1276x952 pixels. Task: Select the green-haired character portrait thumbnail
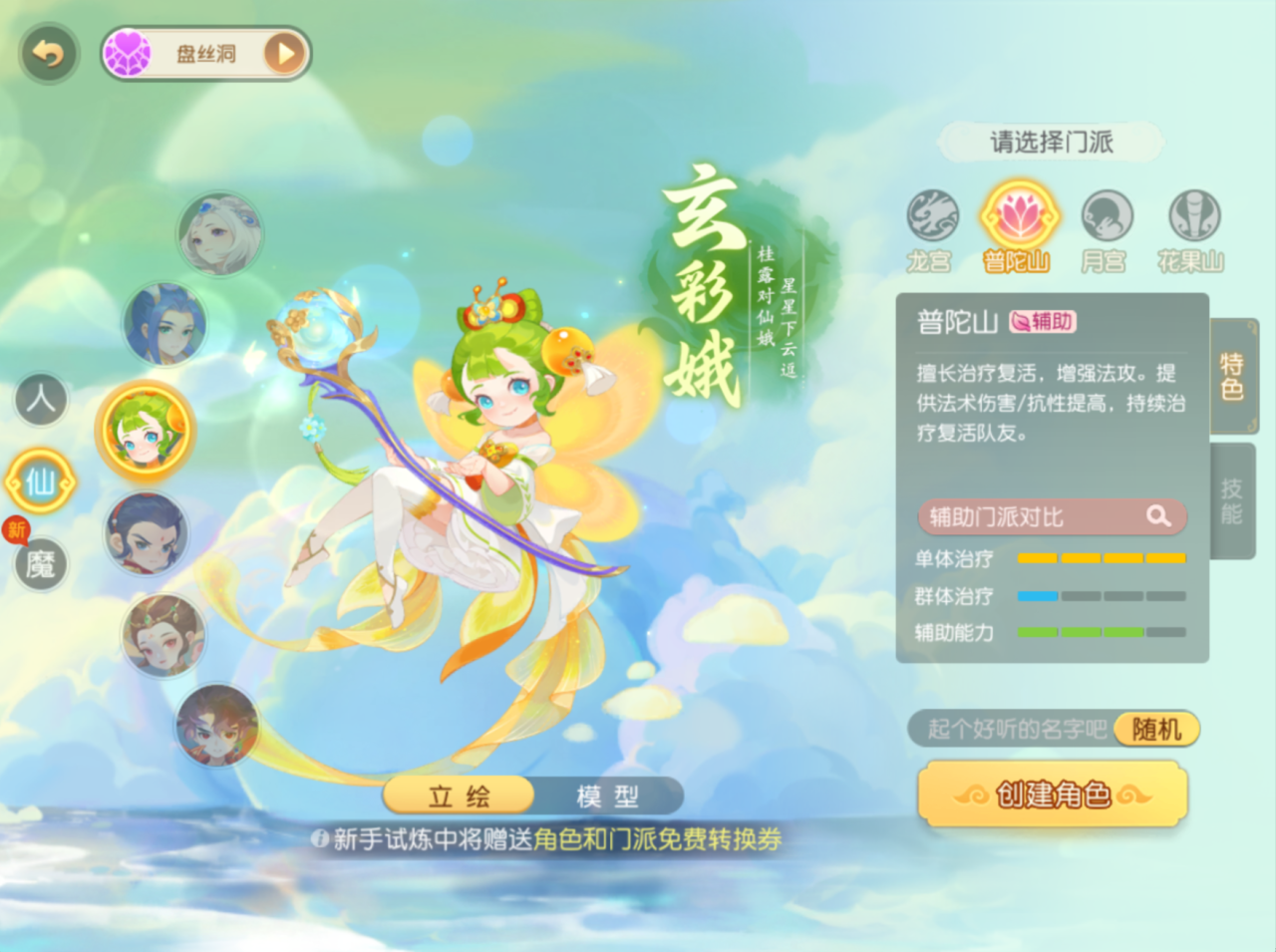147,432
